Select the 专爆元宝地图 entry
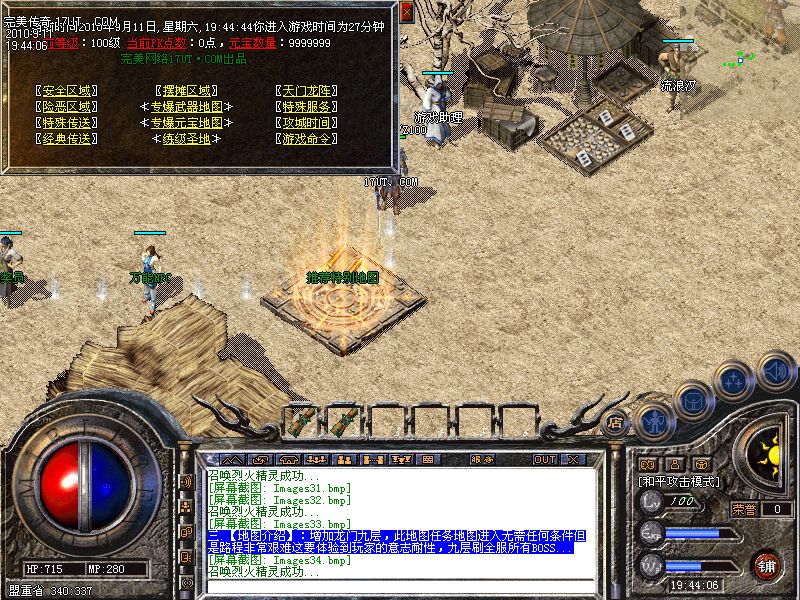 186,122
